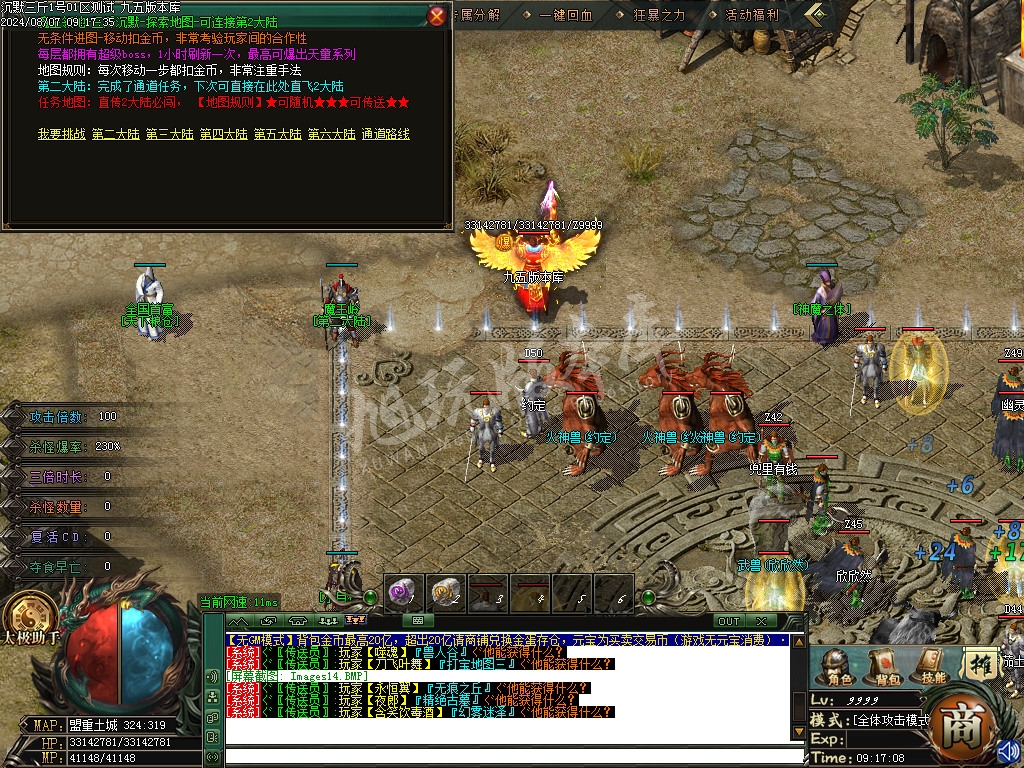
Task: Close the map info dialog
Action: point(437,16)
